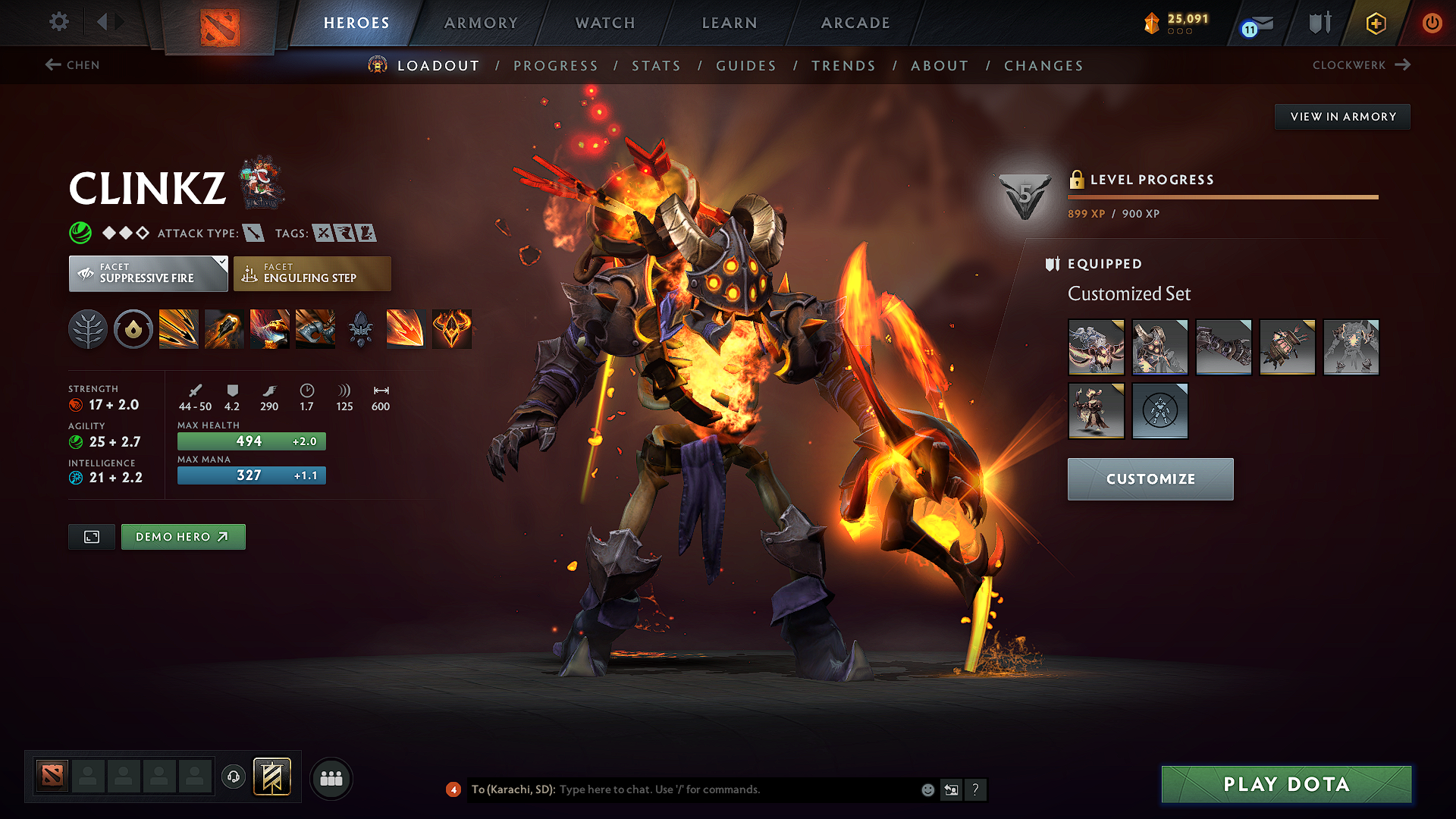Inspect the Death Pact ability icon
This screenshot has height=819, width=1456.
coord(270,328)
